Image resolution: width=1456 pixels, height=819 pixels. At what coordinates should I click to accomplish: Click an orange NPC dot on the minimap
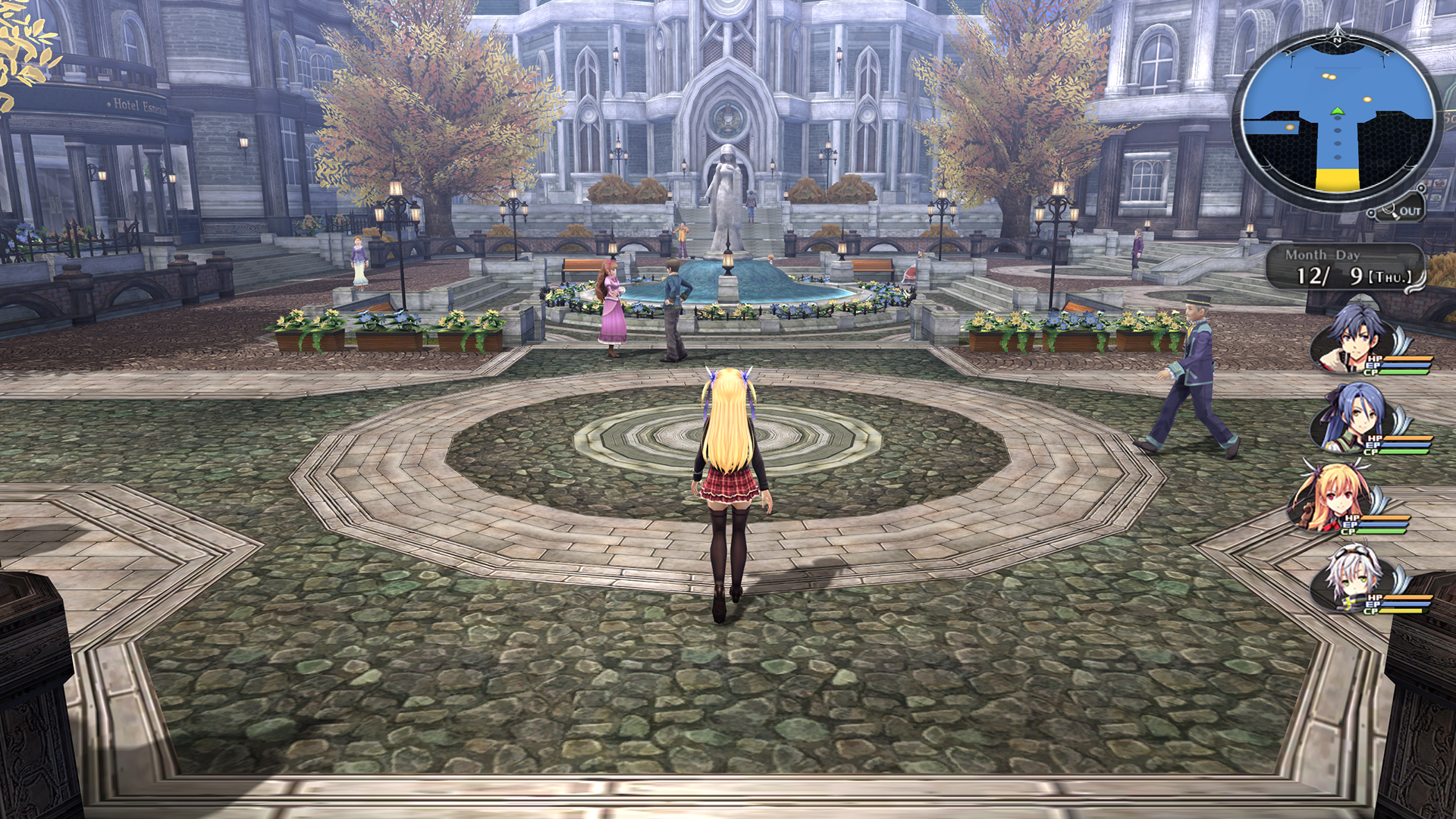click(1368, 101)
